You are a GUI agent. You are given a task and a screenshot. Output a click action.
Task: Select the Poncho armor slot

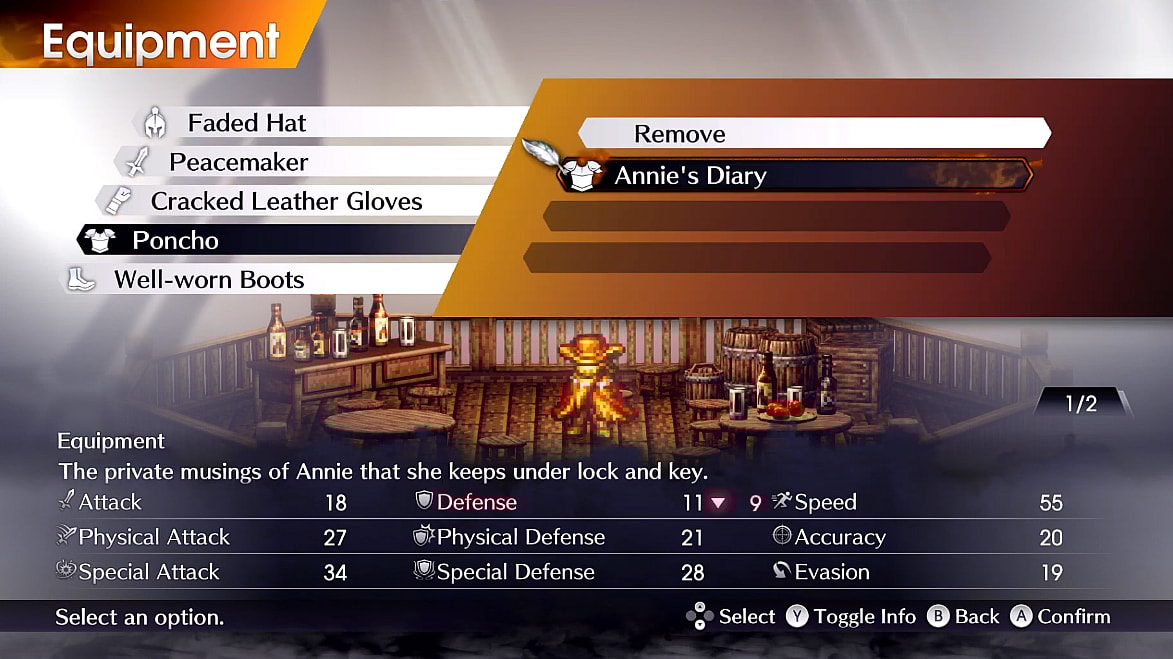[x=175, y=240]
